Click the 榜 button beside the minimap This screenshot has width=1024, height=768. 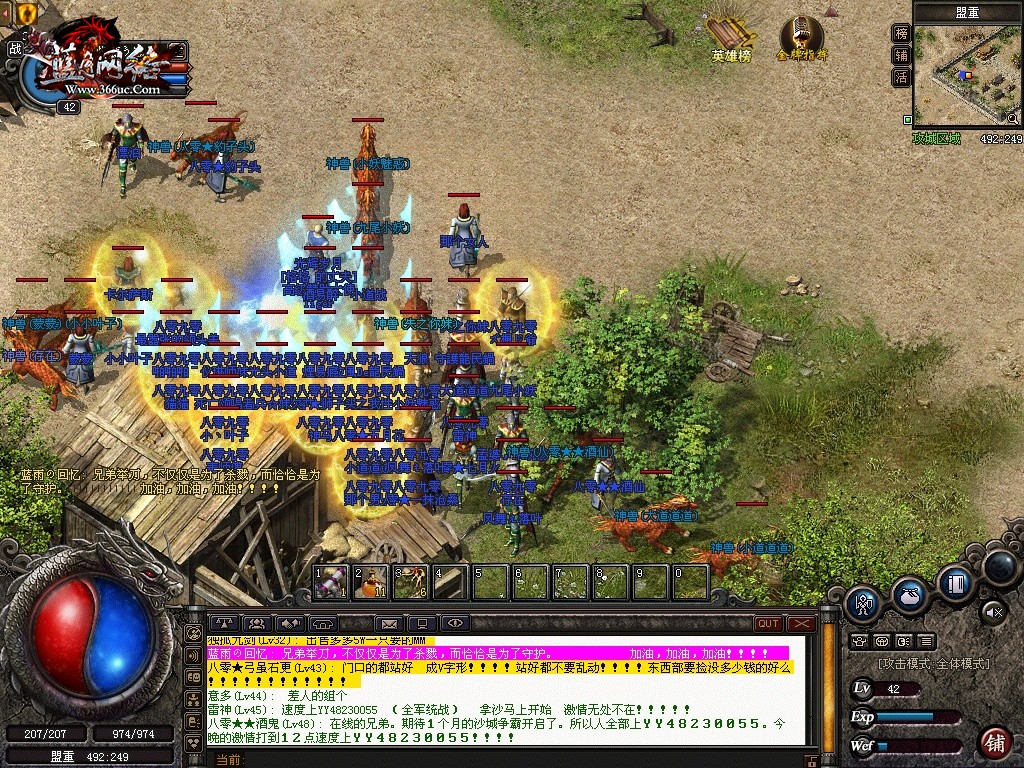coord(901,33)
